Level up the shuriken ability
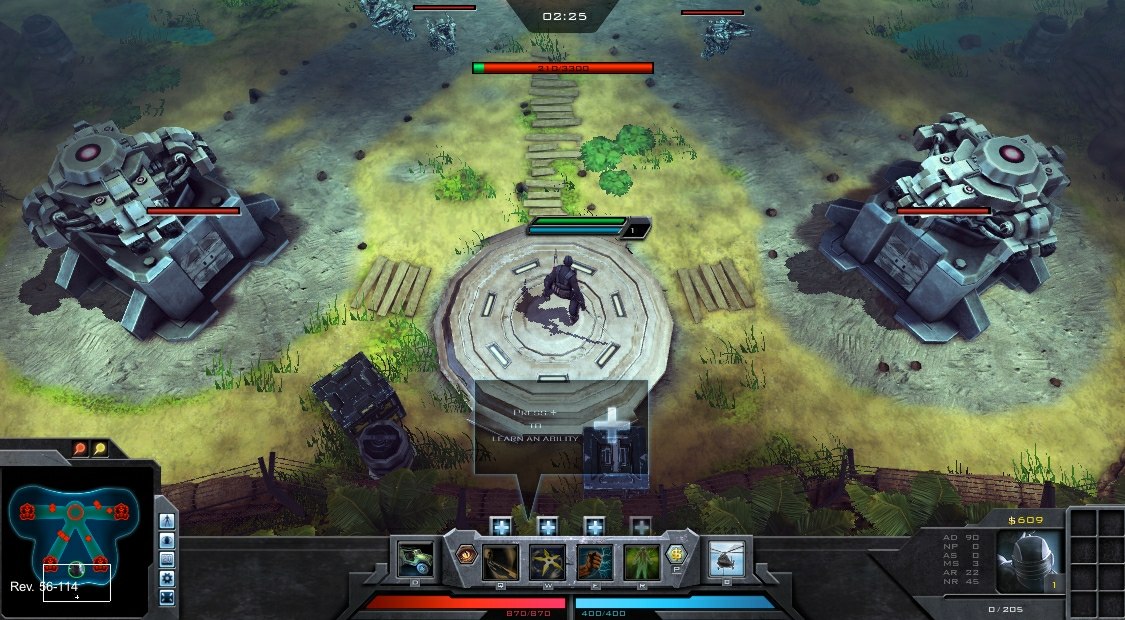1125x620 pixels. coord(547,526)
